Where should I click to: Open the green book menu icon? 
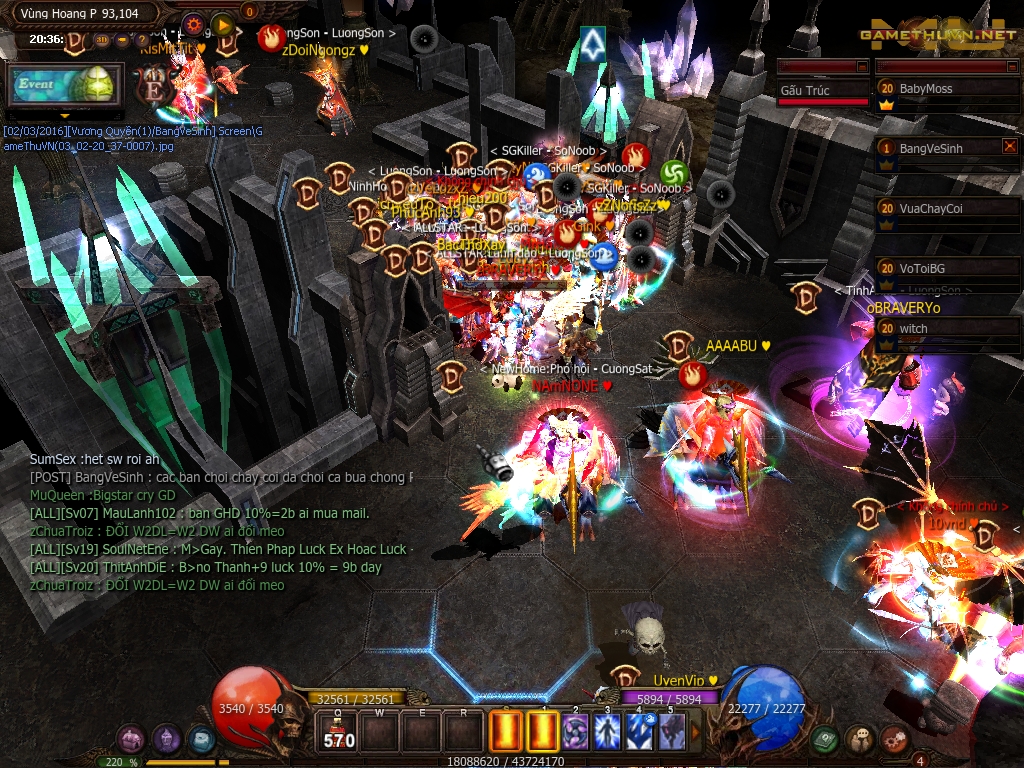click(824, 740)
